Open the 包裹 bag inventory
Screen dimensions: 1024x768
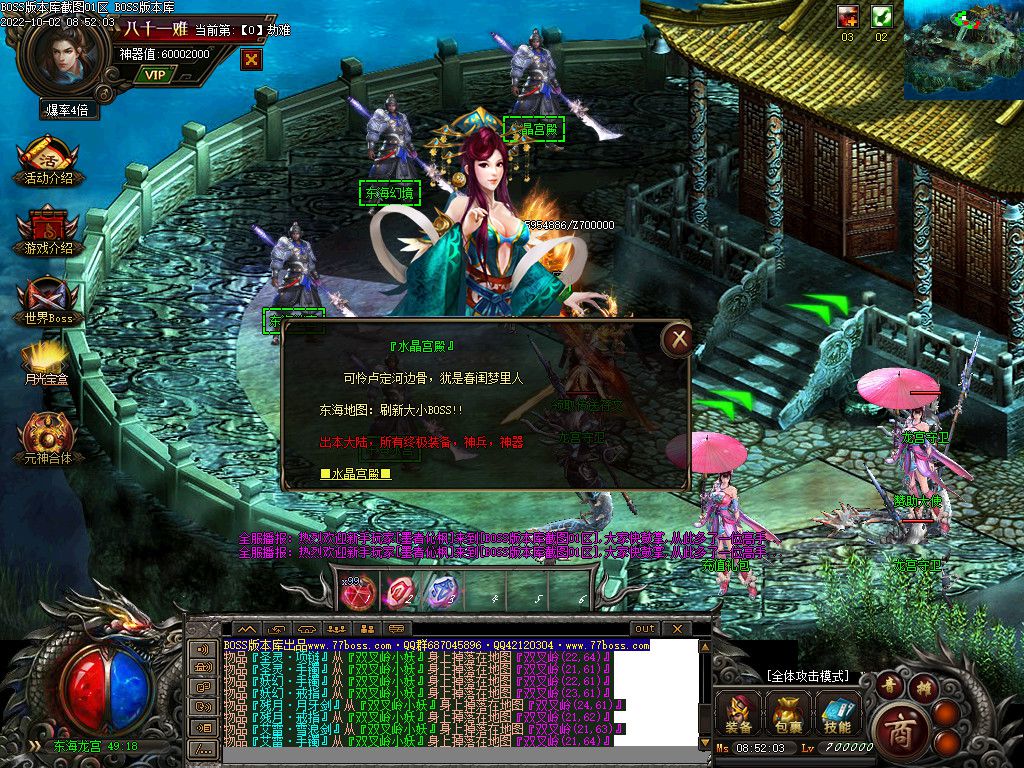click(788, 714)
